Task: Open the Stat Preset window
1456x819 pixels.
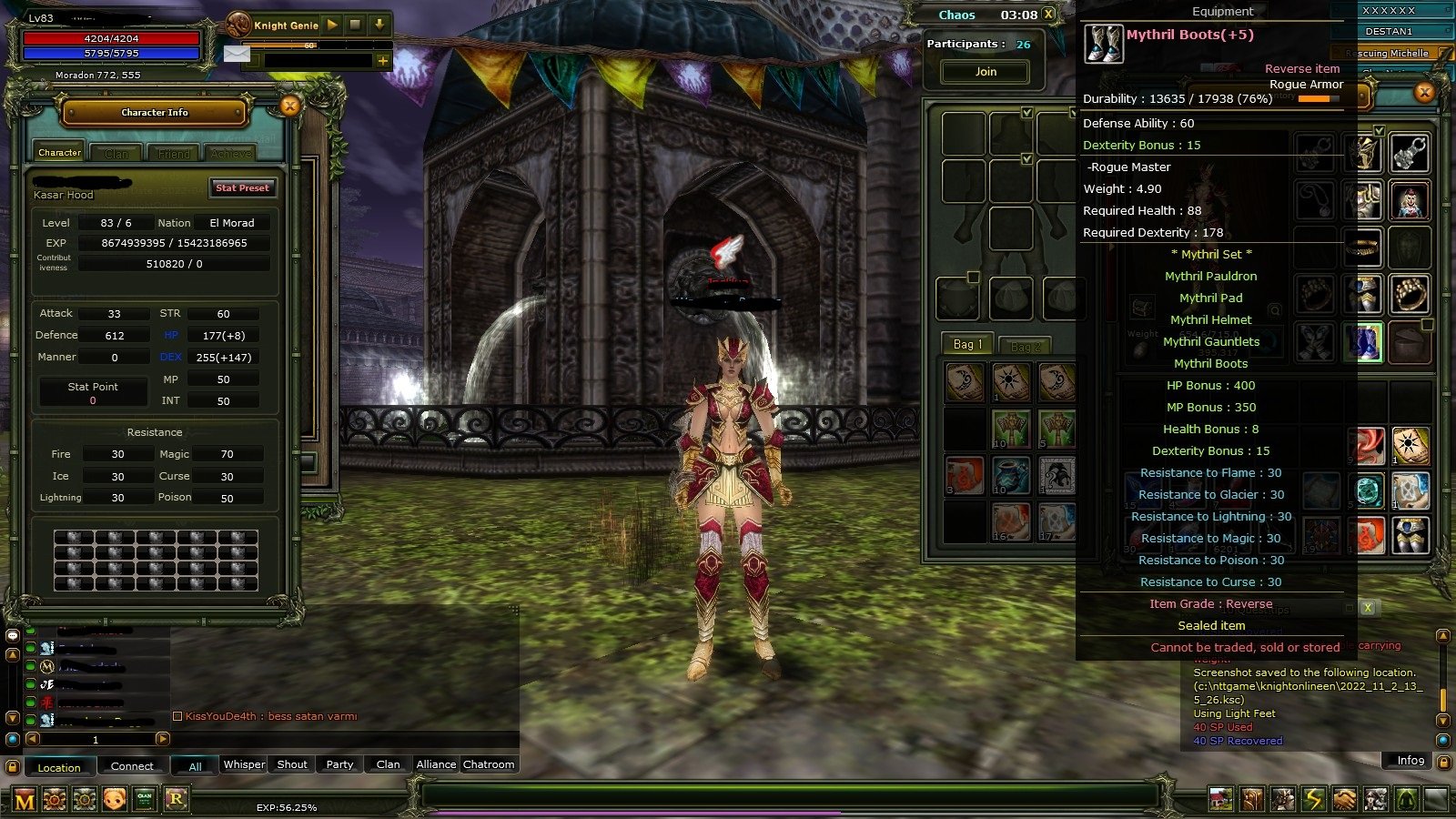Action: [242, 188]
